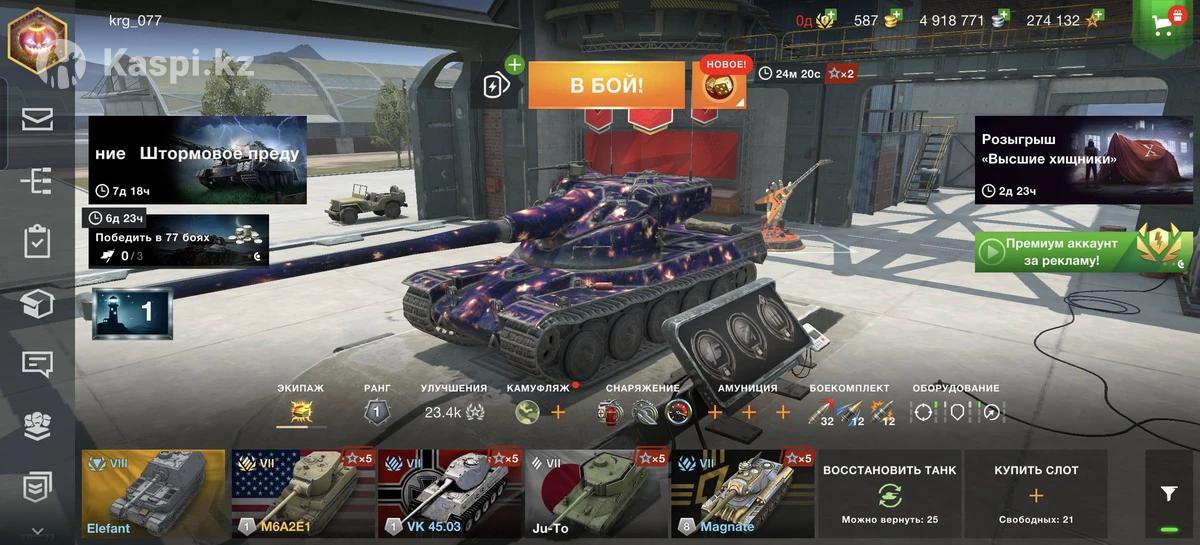This screenshot has width=1200, height=545.
Task: Open the player profile avatar badge
Action: pyautogui.click(x=37, y=37)
